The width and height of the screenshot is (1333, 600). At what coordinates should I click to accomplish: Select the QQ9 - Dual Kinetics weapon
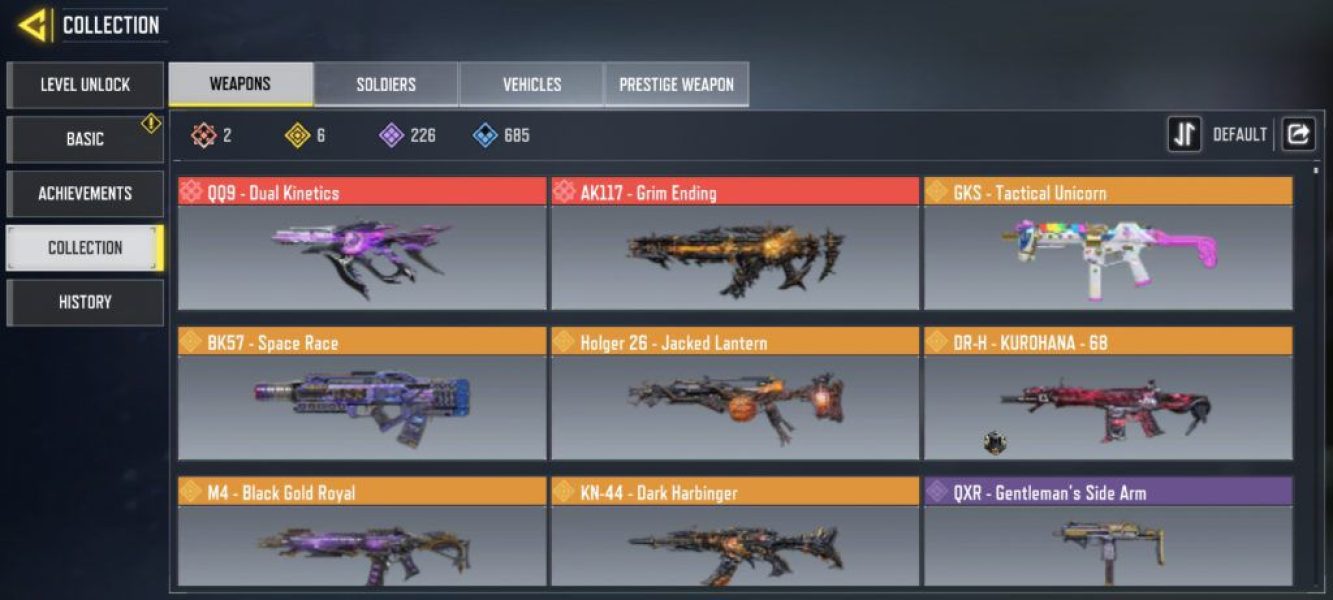point(362,245)
